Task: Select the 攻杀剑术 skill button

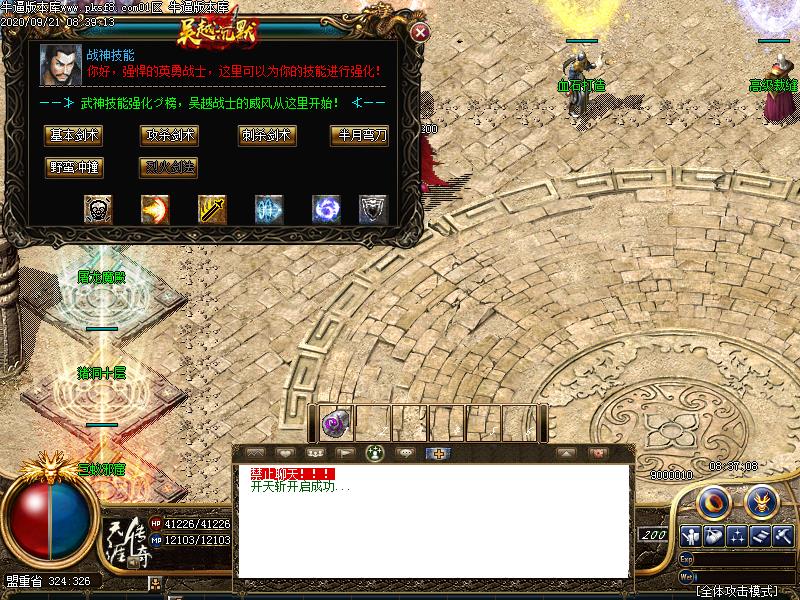Action: pos(170,135)
